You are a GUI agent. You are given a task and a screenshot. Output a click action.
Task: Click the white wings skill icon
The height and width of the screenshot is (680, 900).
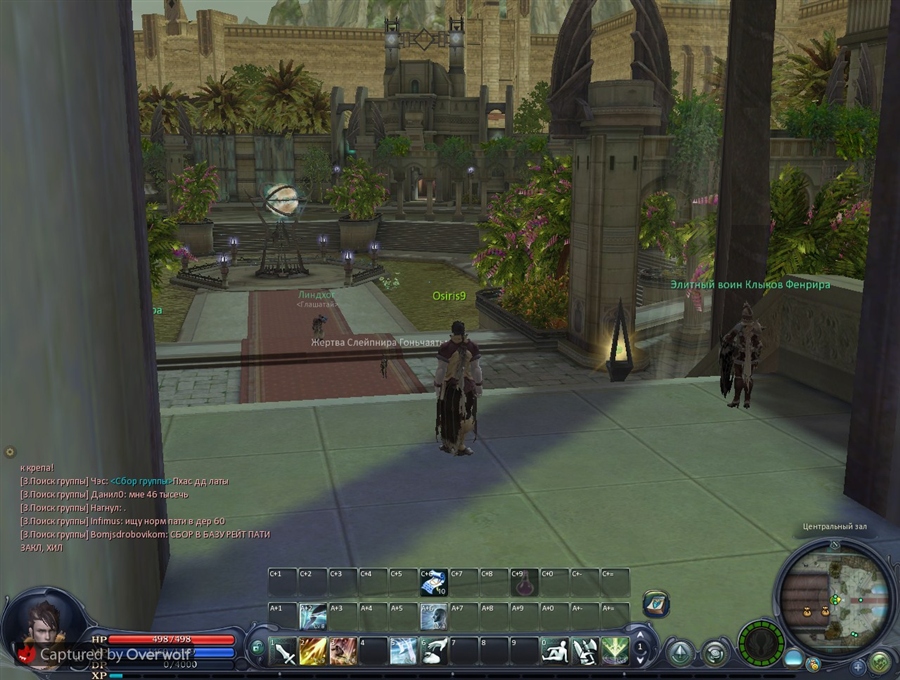(585, 651)
